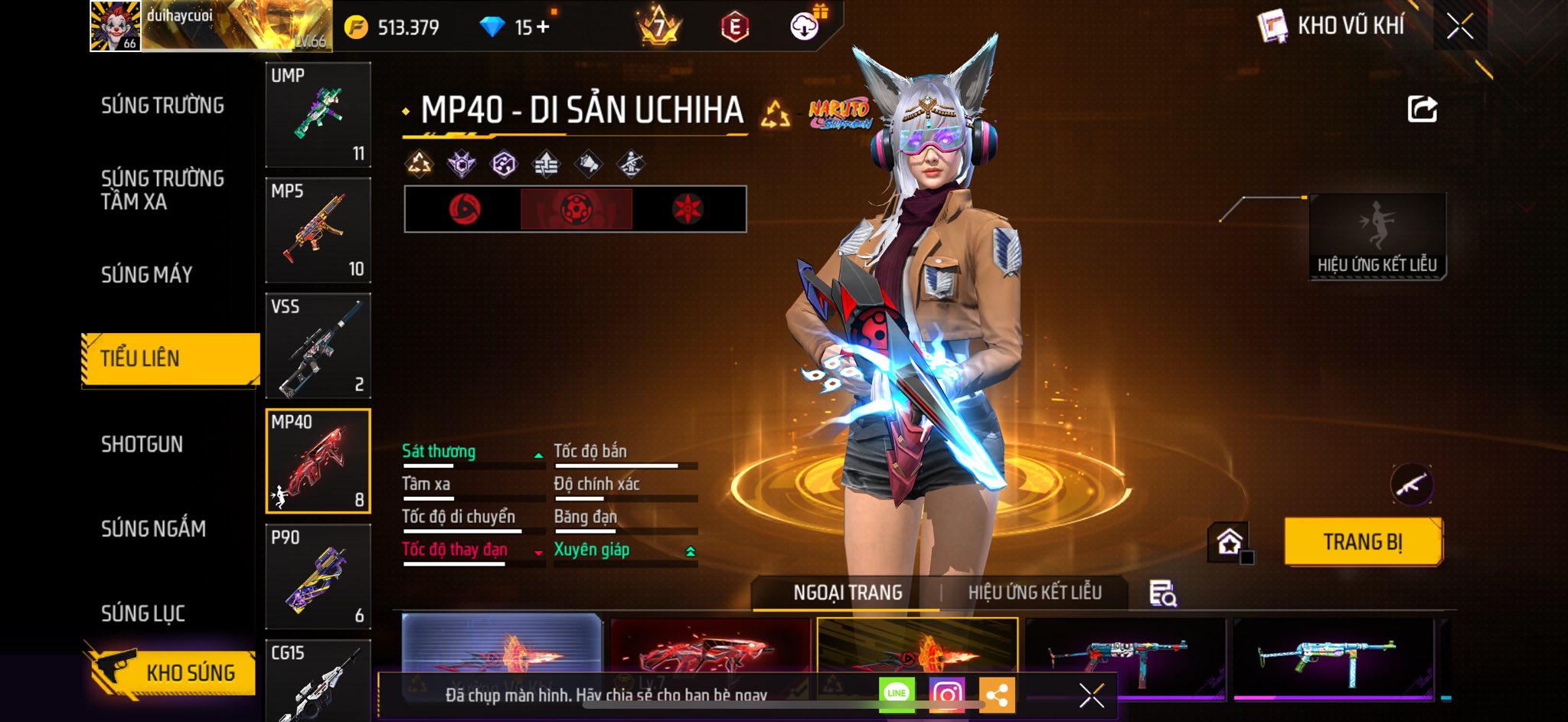Dismiss the screenshot share banner
Viewport: 1568px width, 722px height.
(x=1091, y=695)
